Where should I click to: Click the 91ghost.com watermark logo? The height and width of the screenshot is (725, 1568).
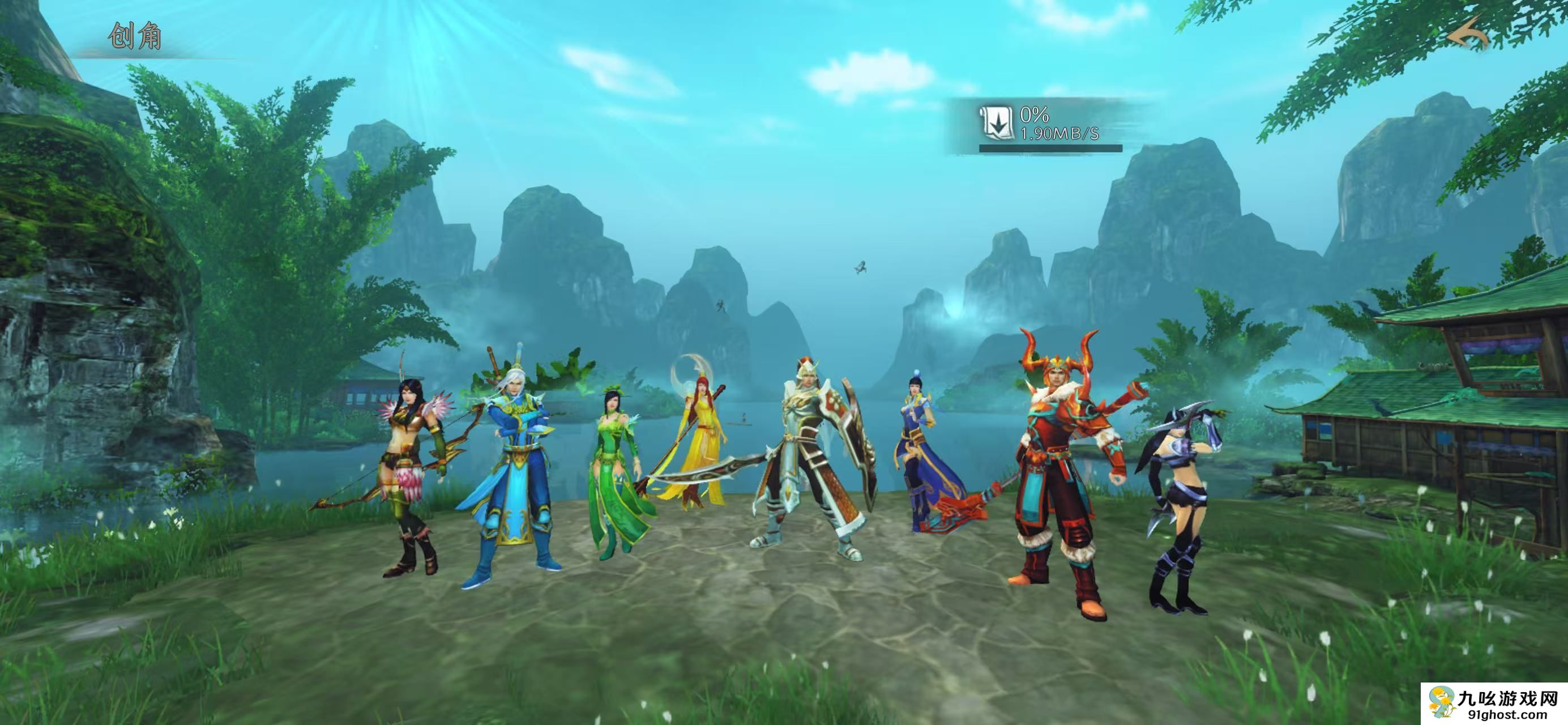click(1494, 704)
